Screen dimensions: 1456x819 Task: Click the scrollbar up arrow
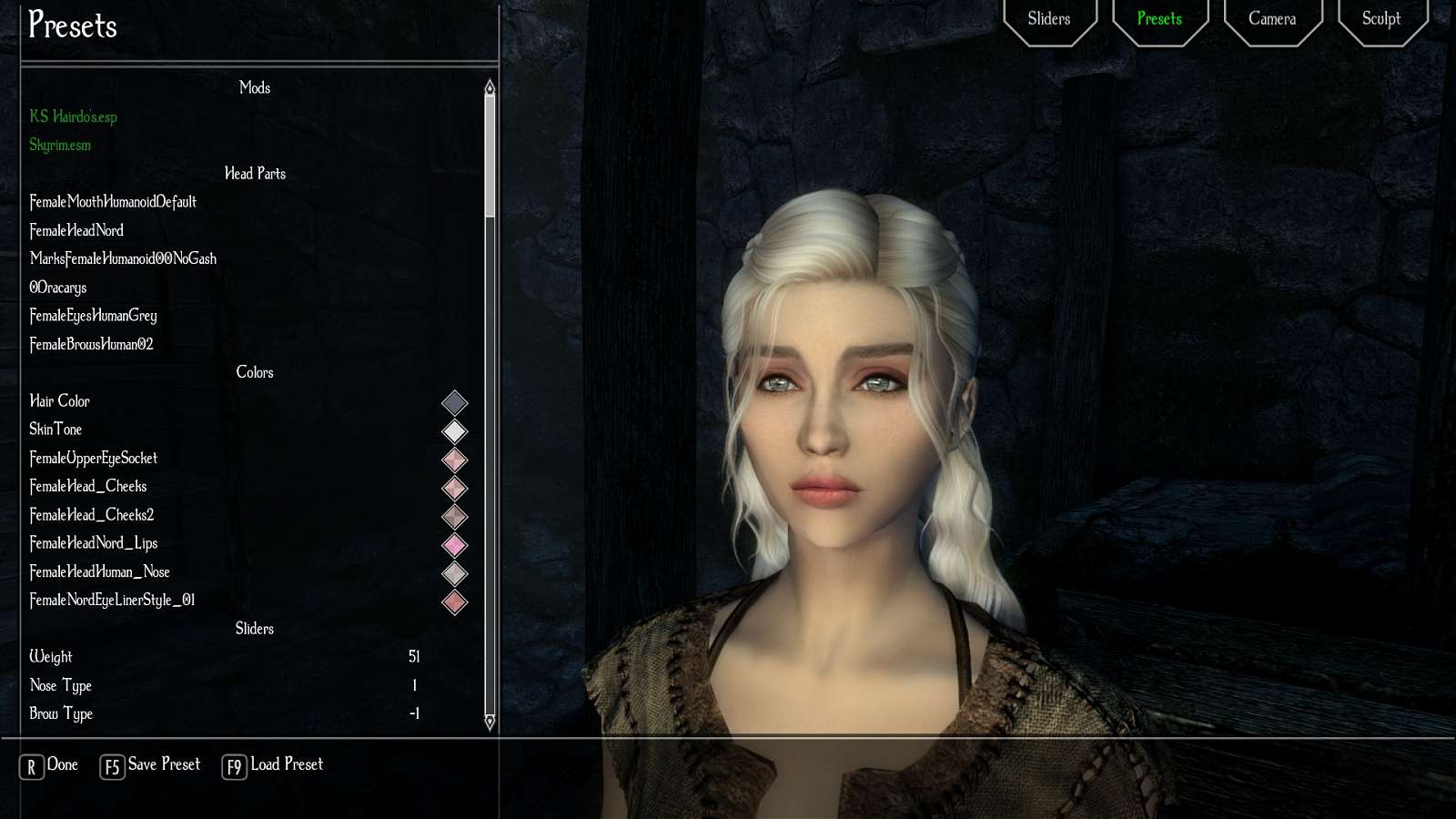(x=489, y=86)
